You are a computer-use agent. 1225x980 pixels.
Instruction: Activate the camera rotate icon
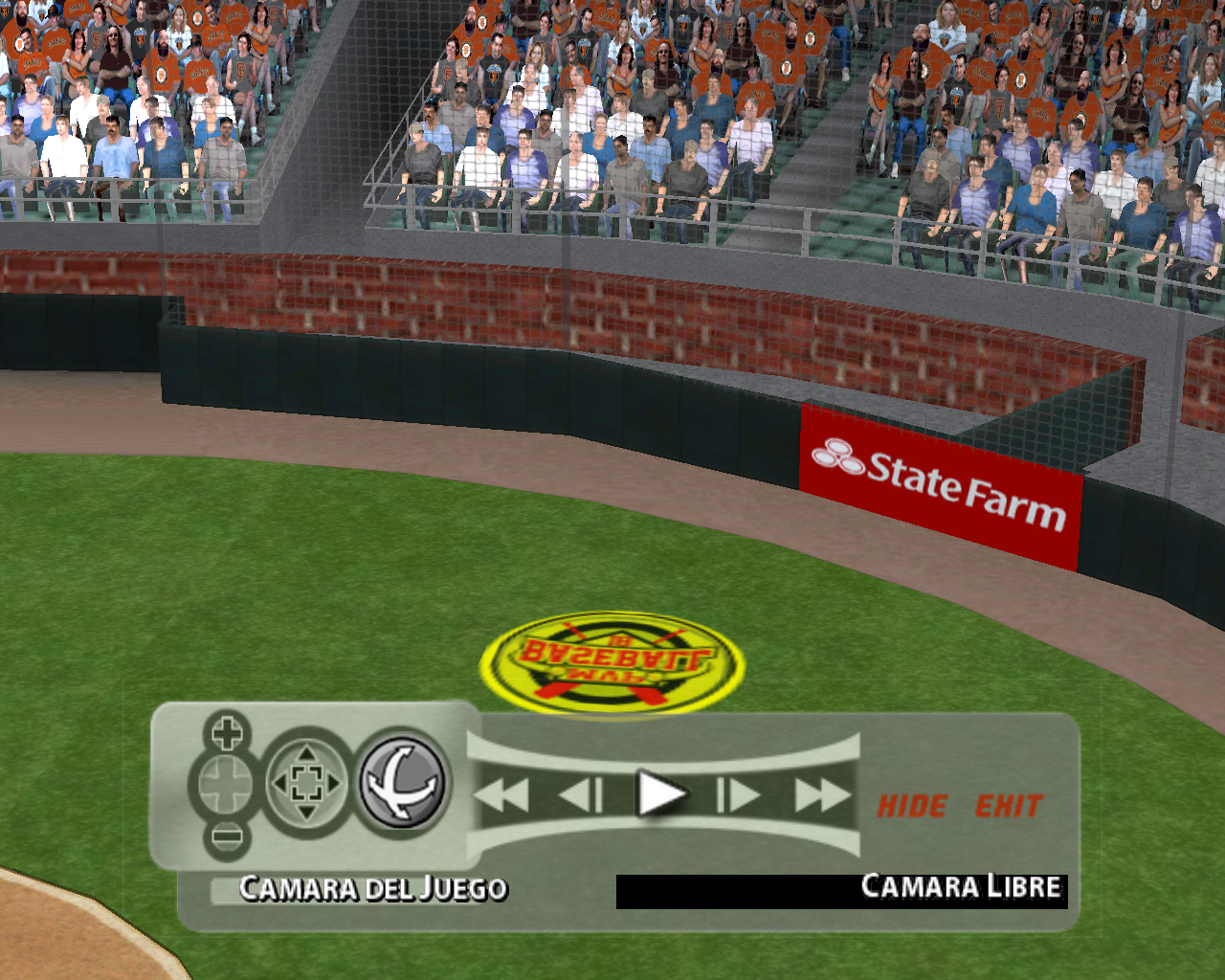(x=403, y=783)
